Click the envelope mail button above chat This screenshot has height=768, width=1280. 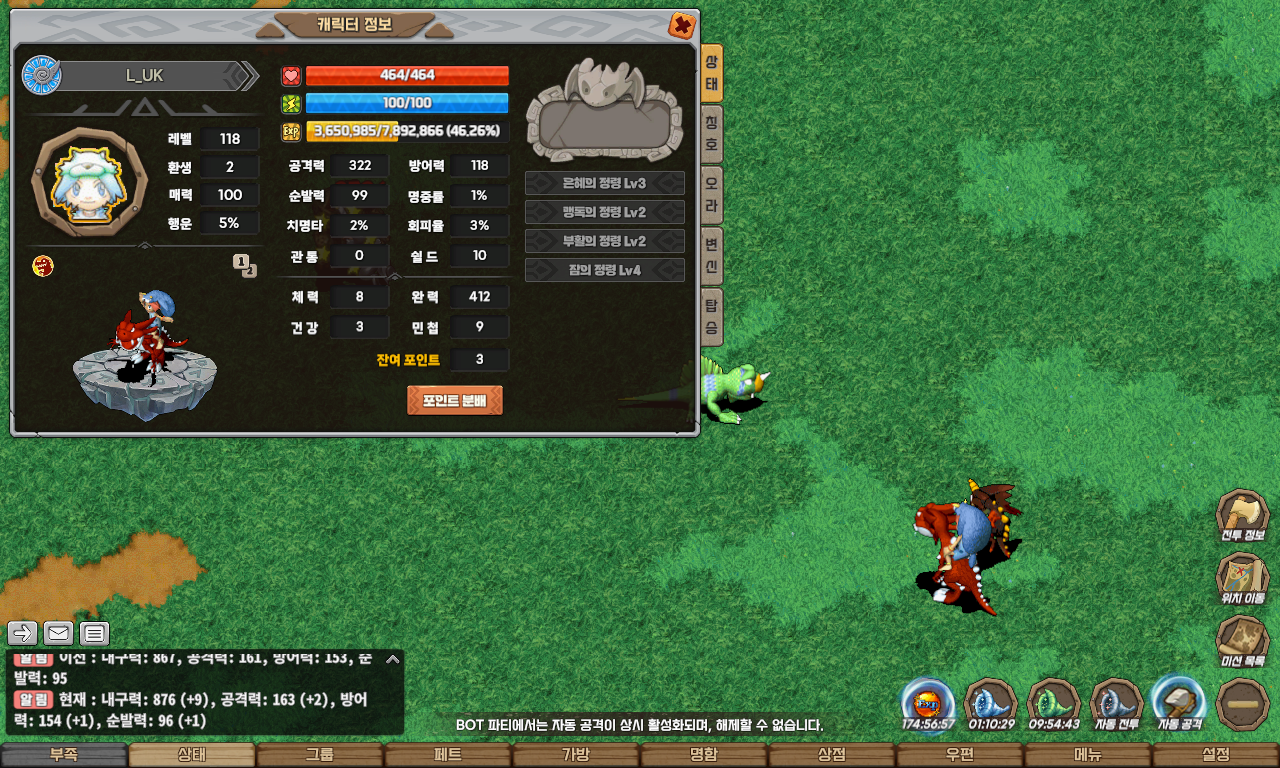[x=59, y=633]
